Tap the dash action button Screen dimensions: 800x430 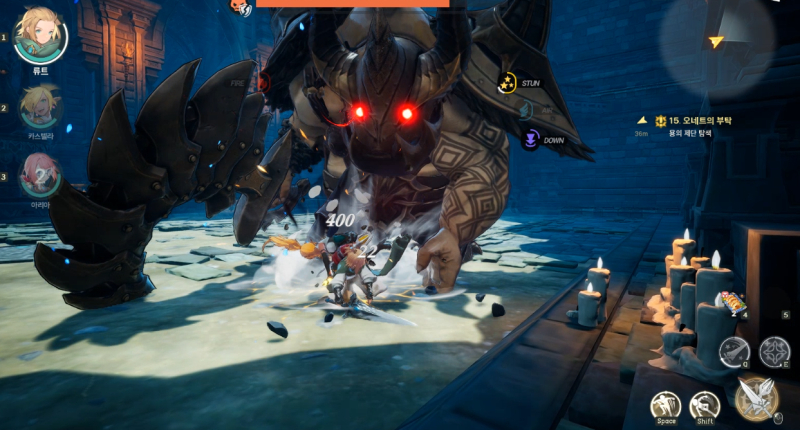tap(704, 405)
